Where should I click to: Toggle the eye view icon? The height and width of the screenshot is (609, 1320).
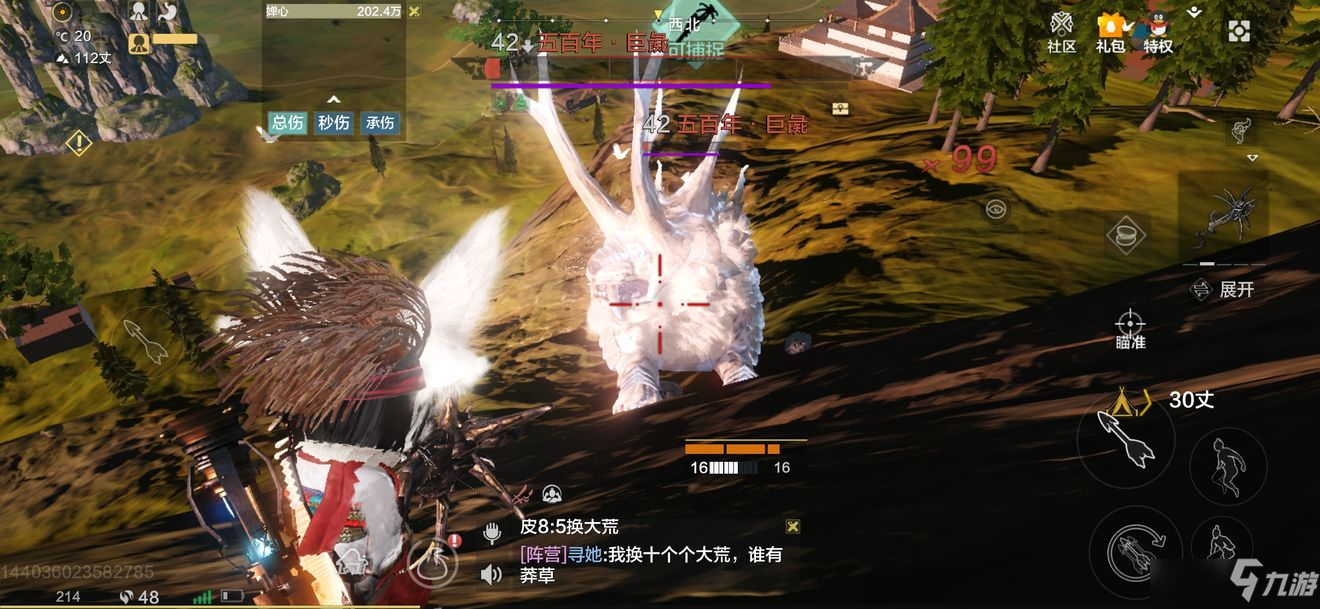995,209
